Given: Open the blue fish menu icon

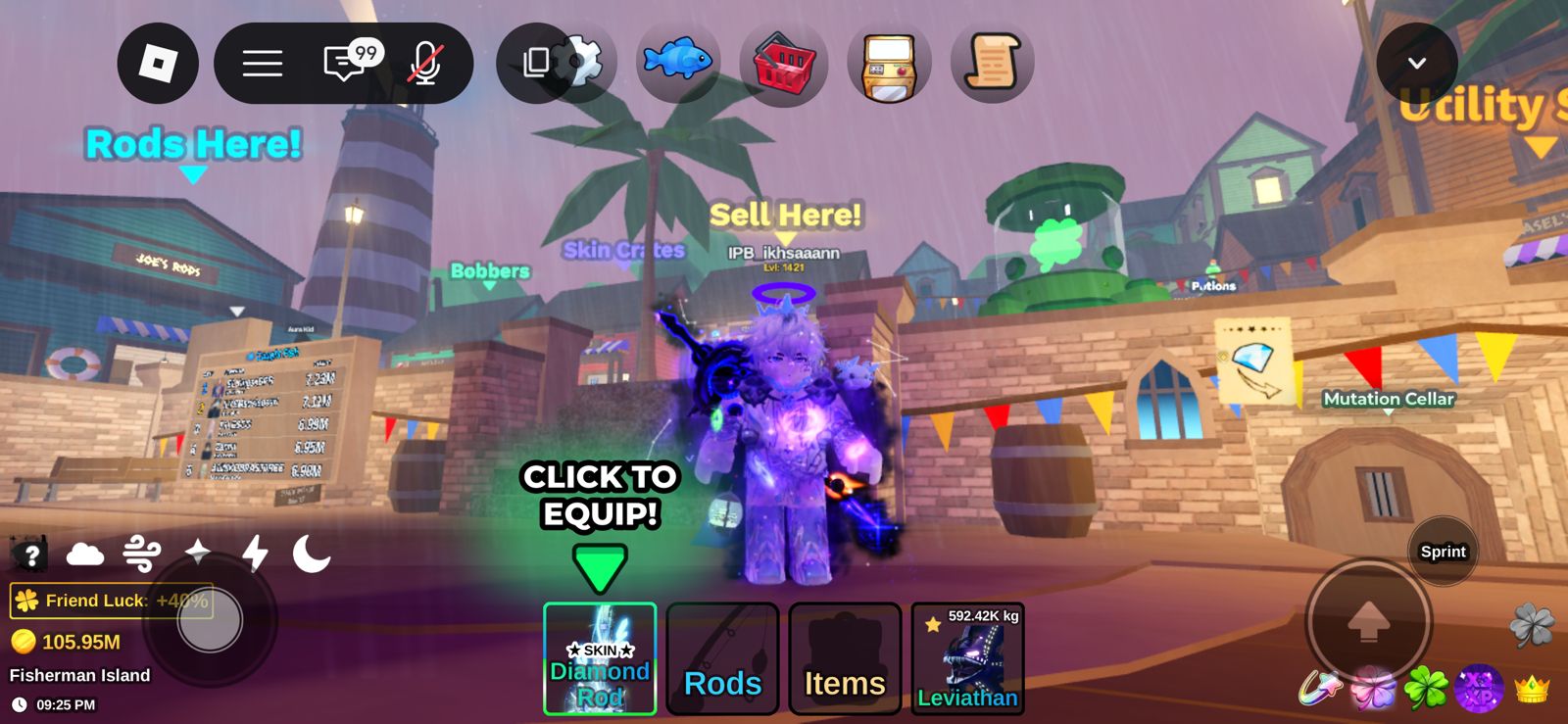Looking at the screenshot, I should [677, 62].
